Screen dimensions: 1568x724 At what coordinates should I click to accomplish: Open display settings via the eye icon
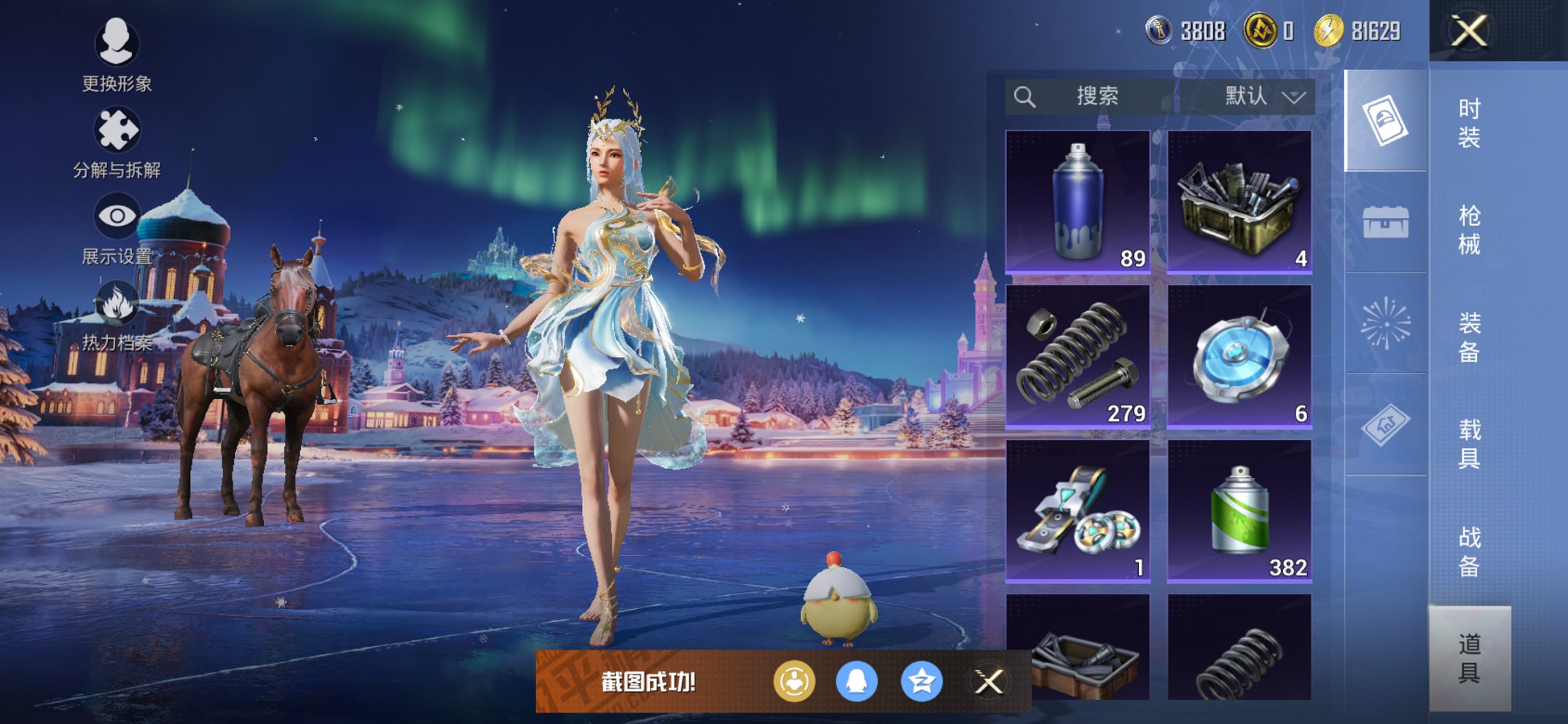[118, 215]
